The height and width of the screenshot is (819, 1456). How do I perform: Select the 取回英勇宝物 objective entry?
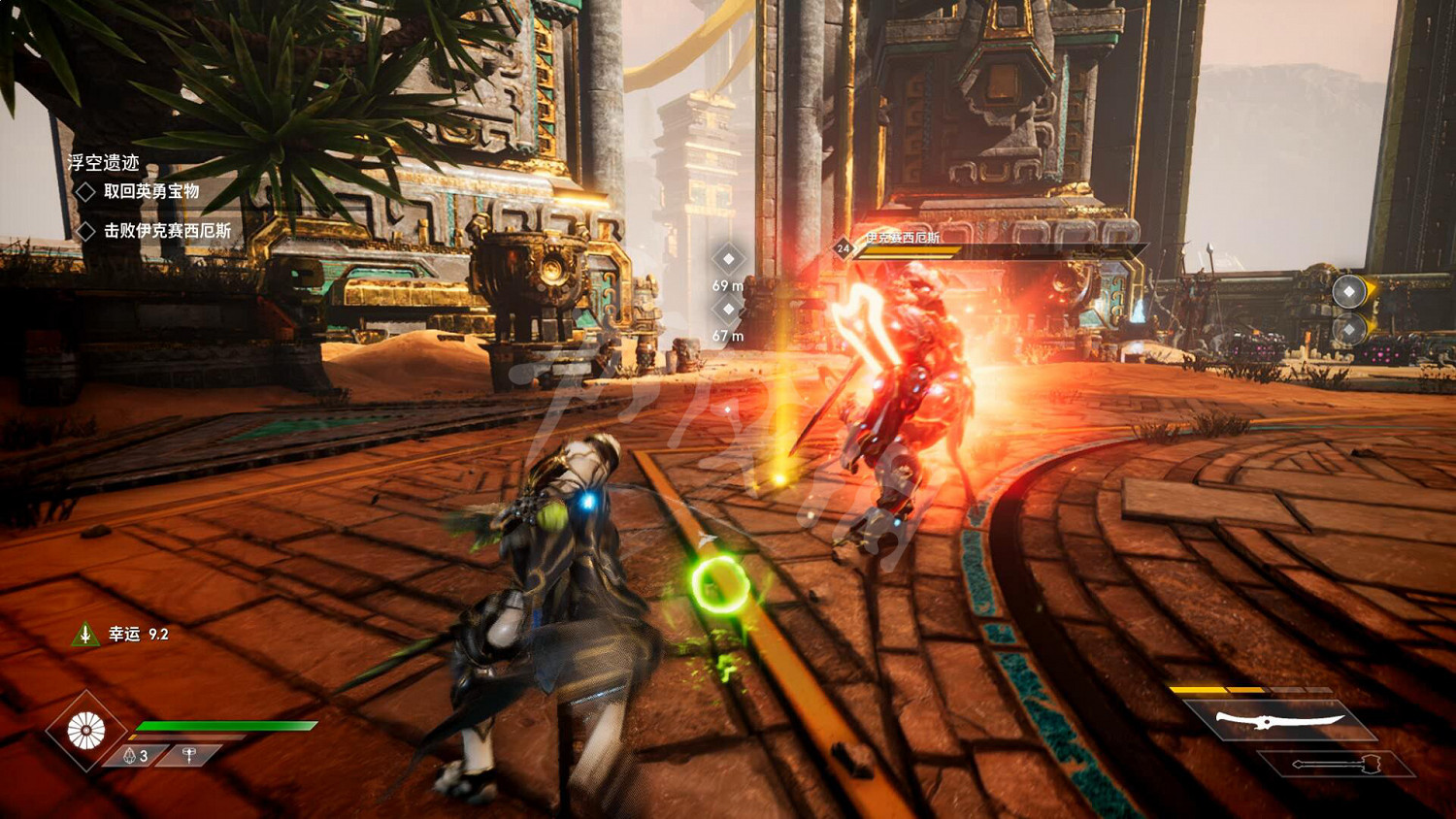point(151,191)
